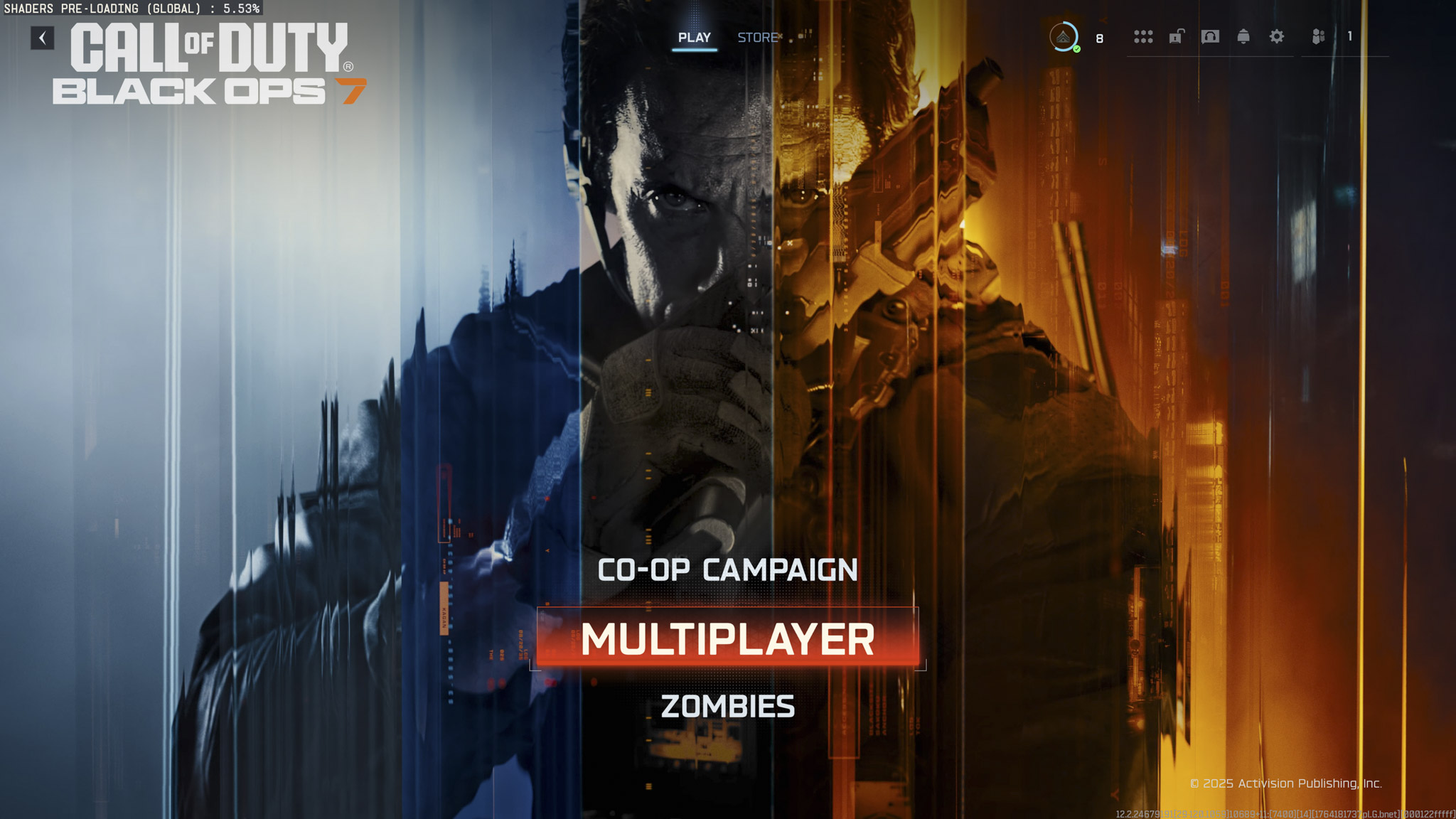Open the player rank emblem

tap(1062, 36)
